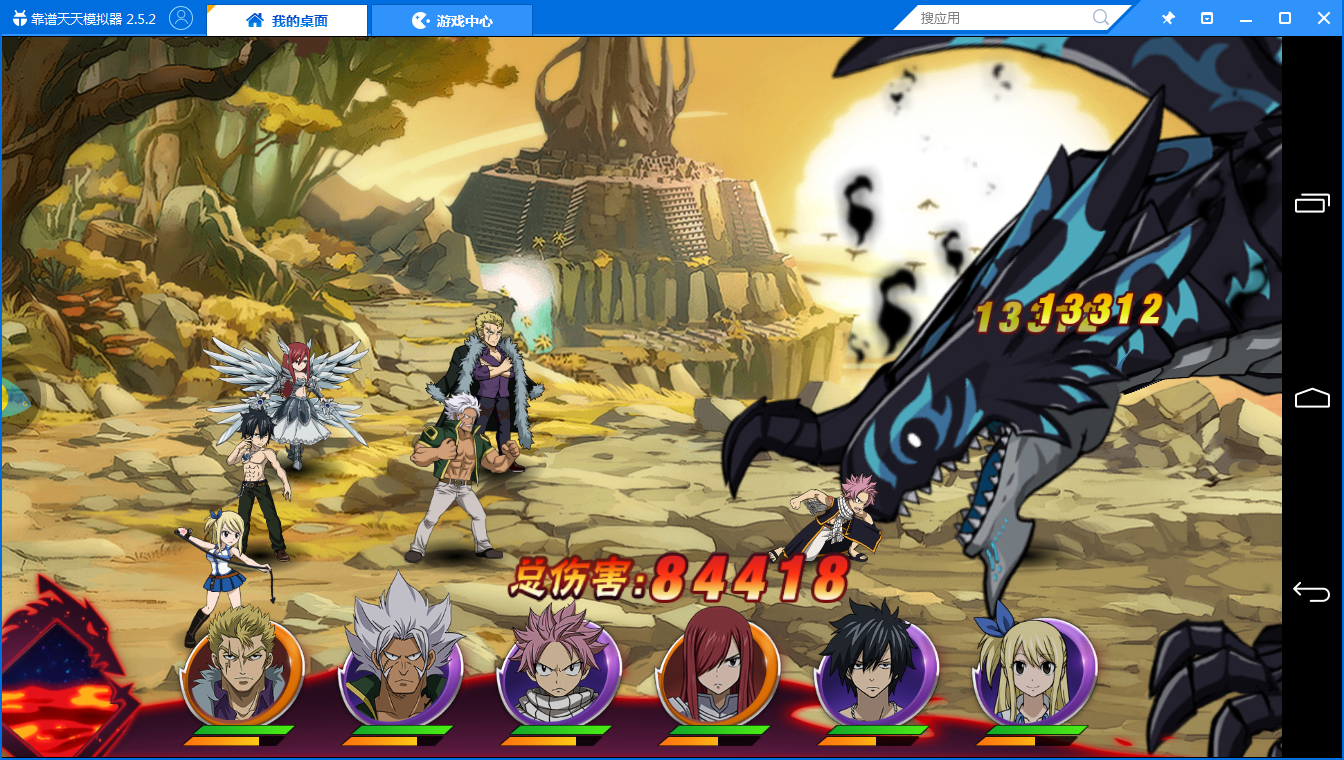Close the emulator window
The width and height of the screenshot is (1344, 760).
click(x=1323, y=18)
